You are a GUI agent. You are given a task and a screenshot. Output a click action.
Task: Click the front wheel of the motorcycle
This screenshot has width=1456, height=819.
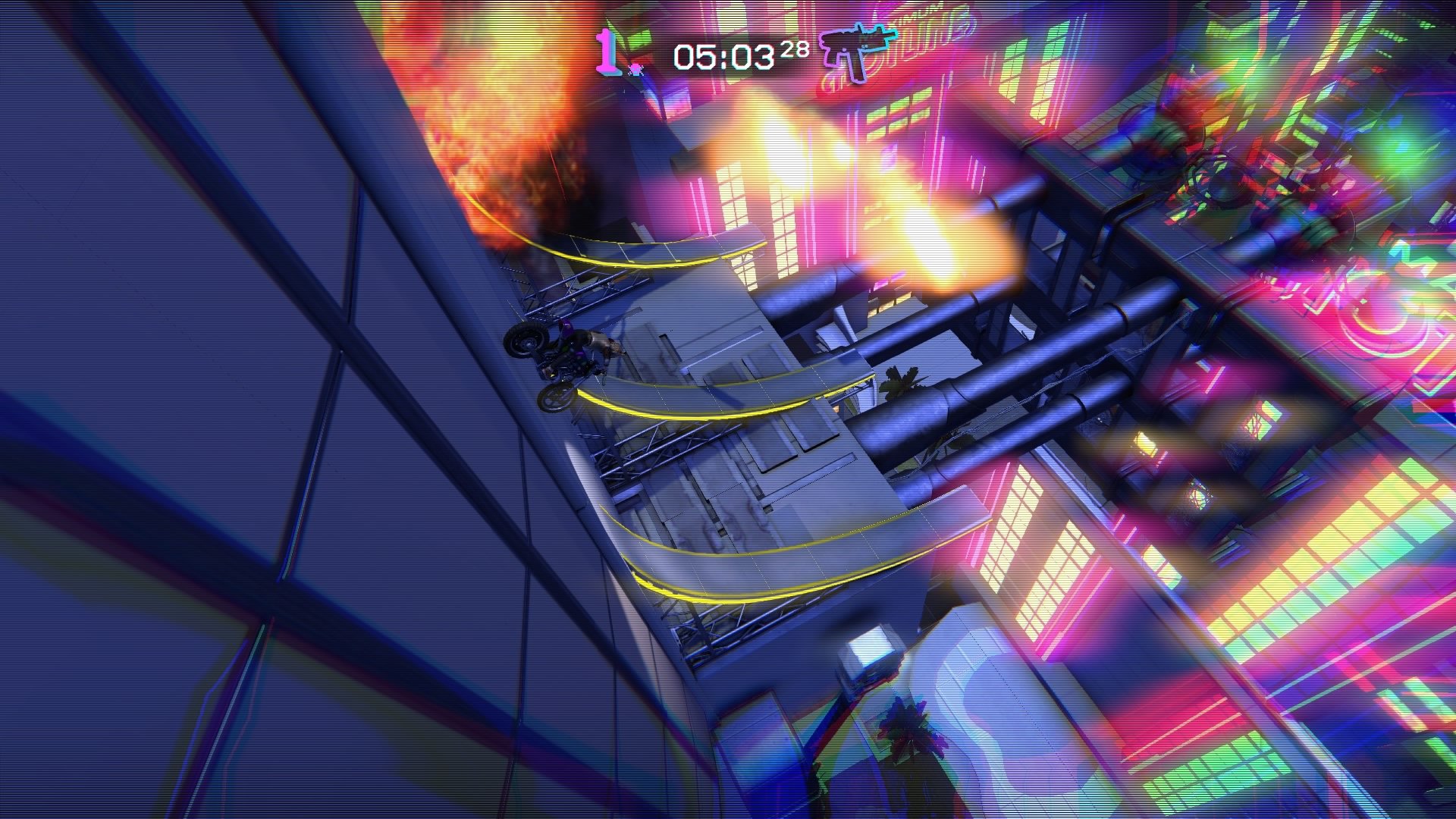pyautogui.click(x=554, y=400)
